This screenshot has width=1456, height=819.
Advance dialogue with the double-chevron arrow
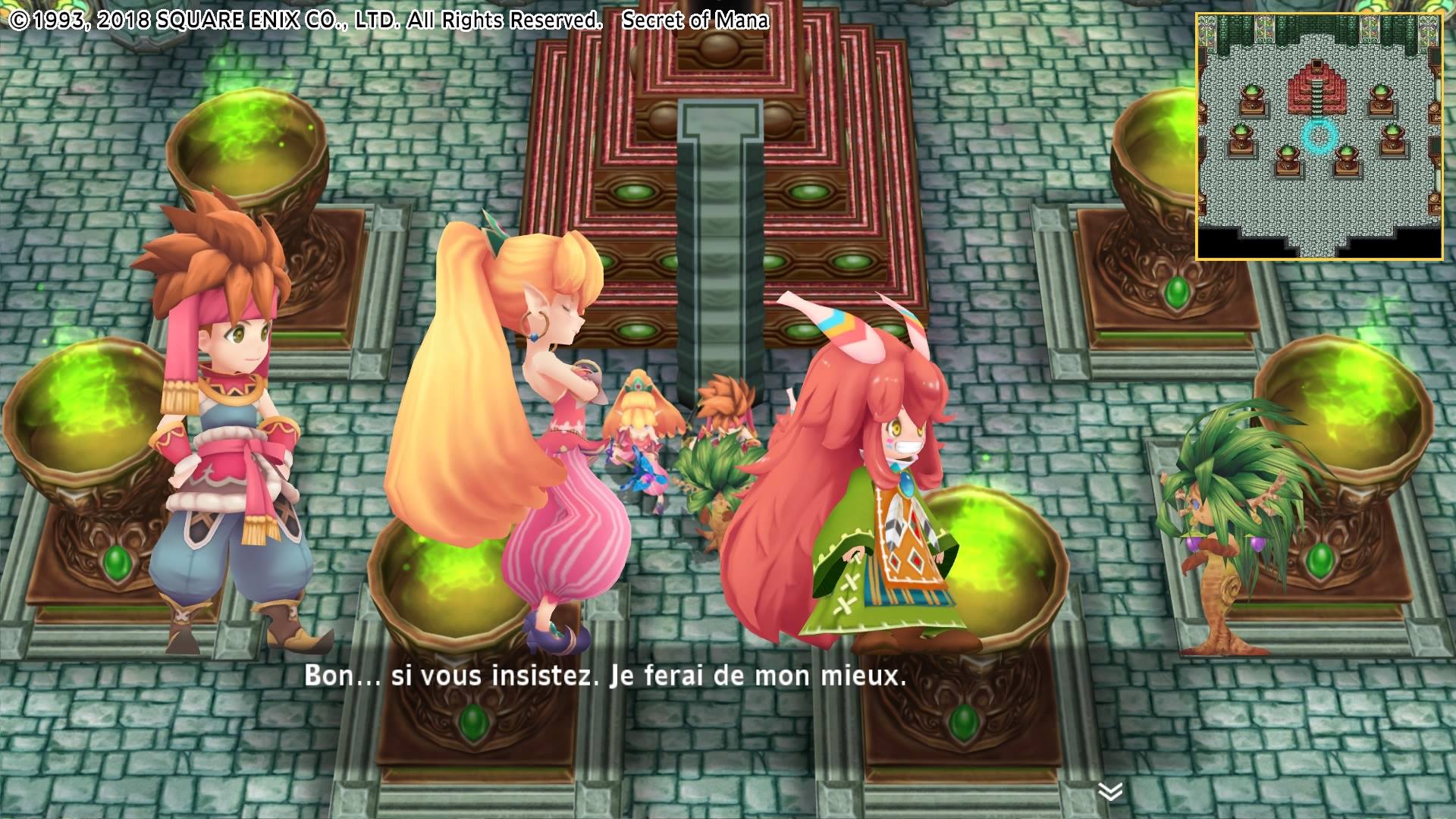pyautogui.click(x=1110, y=792)
